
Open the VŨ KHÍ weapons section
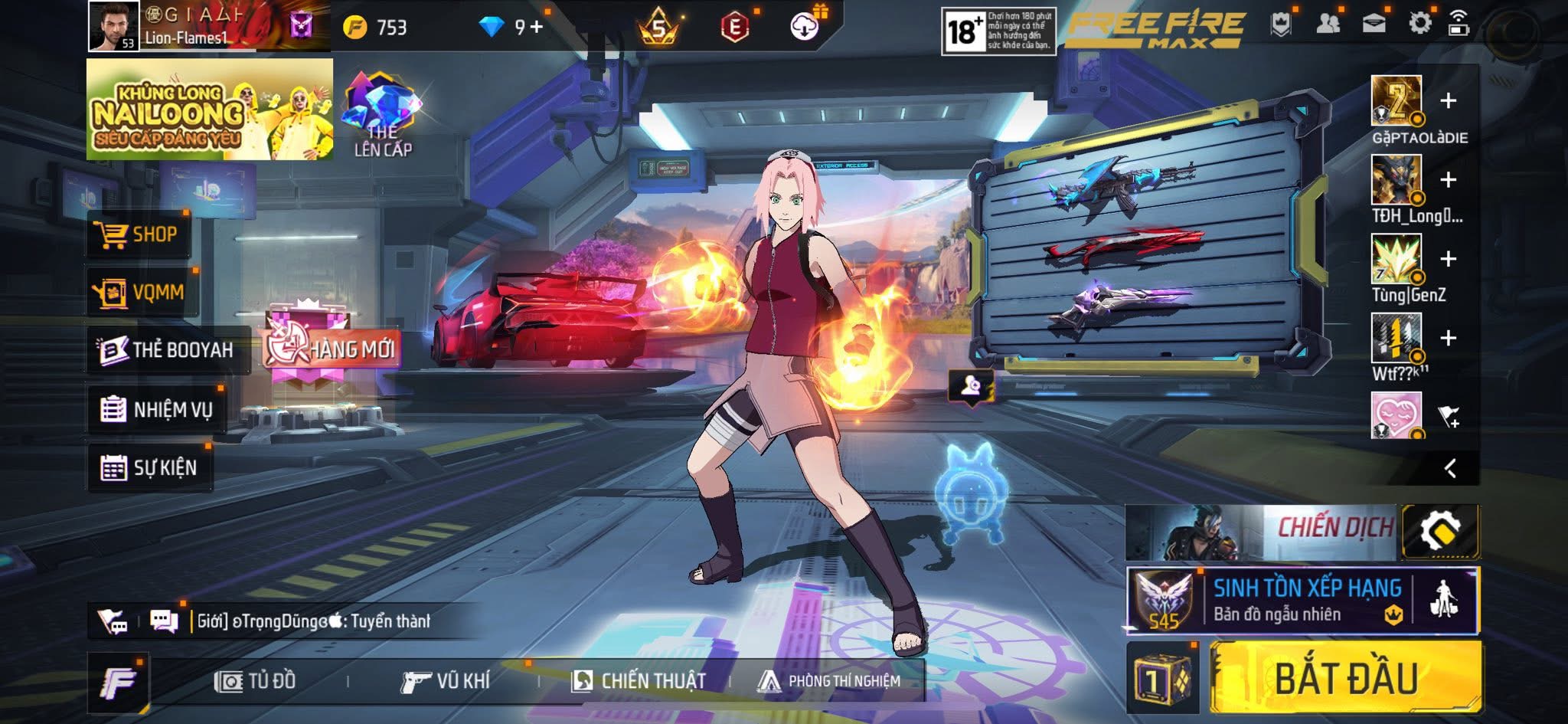[x=445, y=681]
